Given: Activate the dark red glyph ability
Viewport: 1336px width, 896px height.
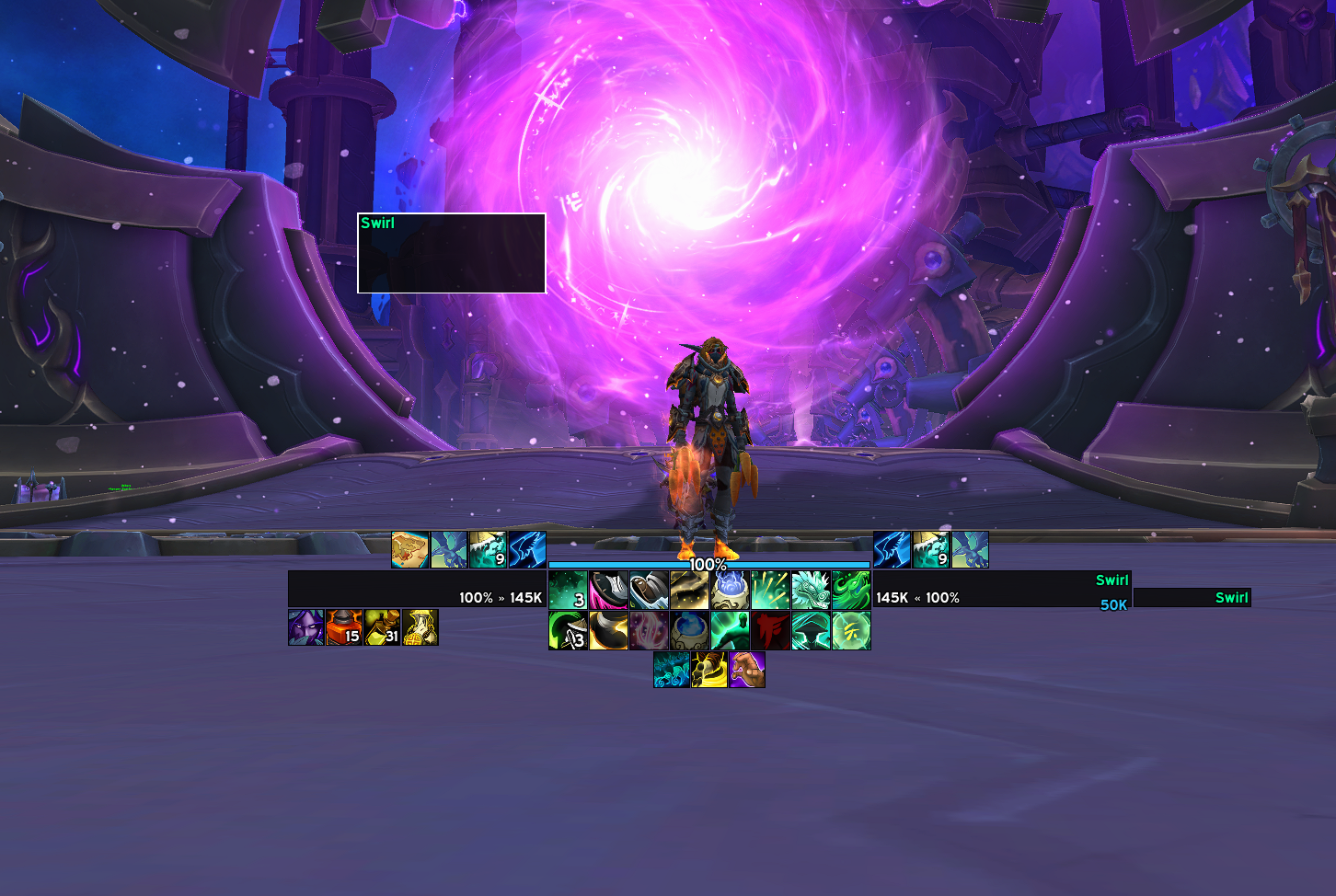Looking at the screenshot, I should click(x=770, y=631).
